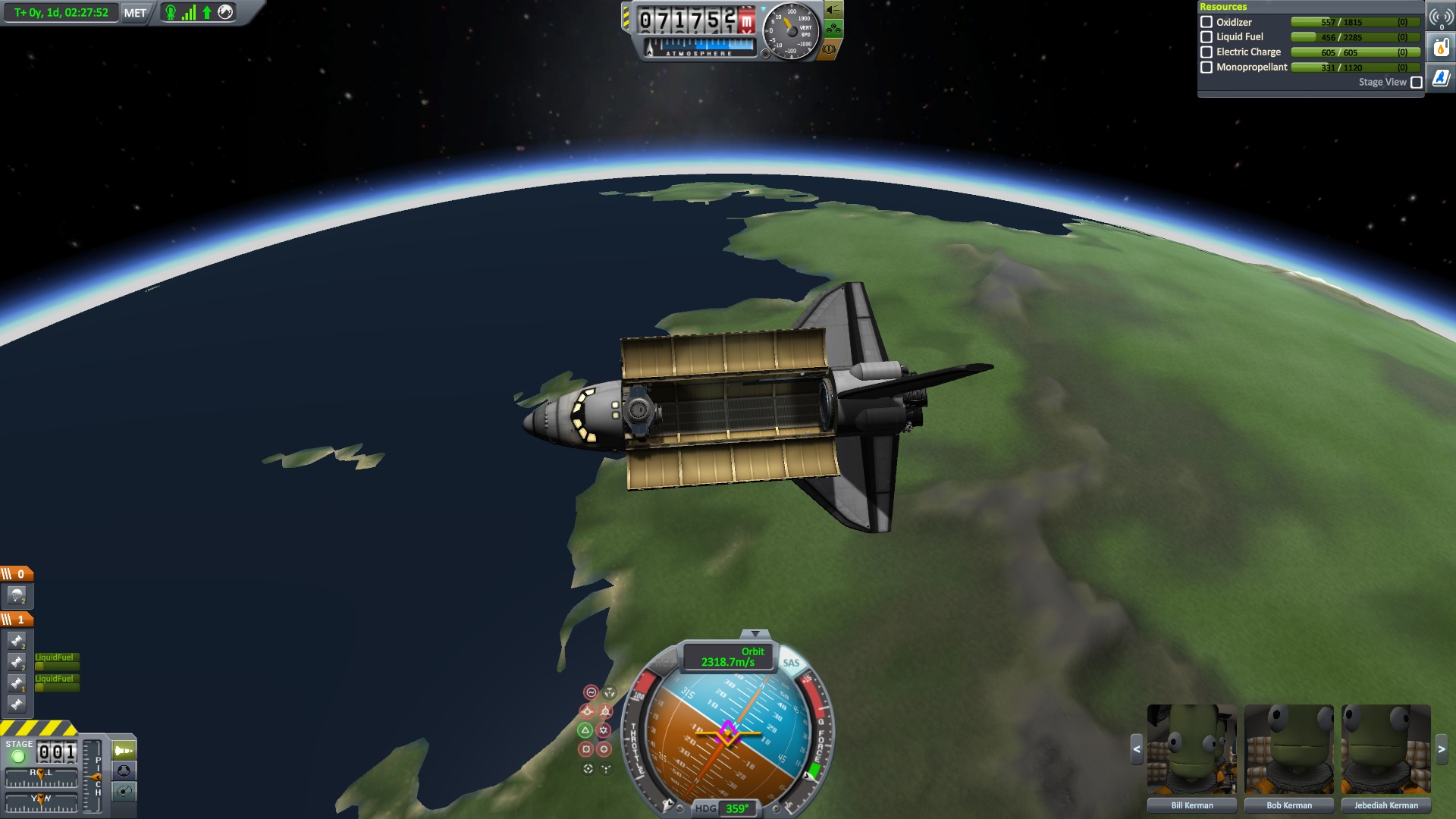Switch to the staging mode rocket button

point(124,751)
